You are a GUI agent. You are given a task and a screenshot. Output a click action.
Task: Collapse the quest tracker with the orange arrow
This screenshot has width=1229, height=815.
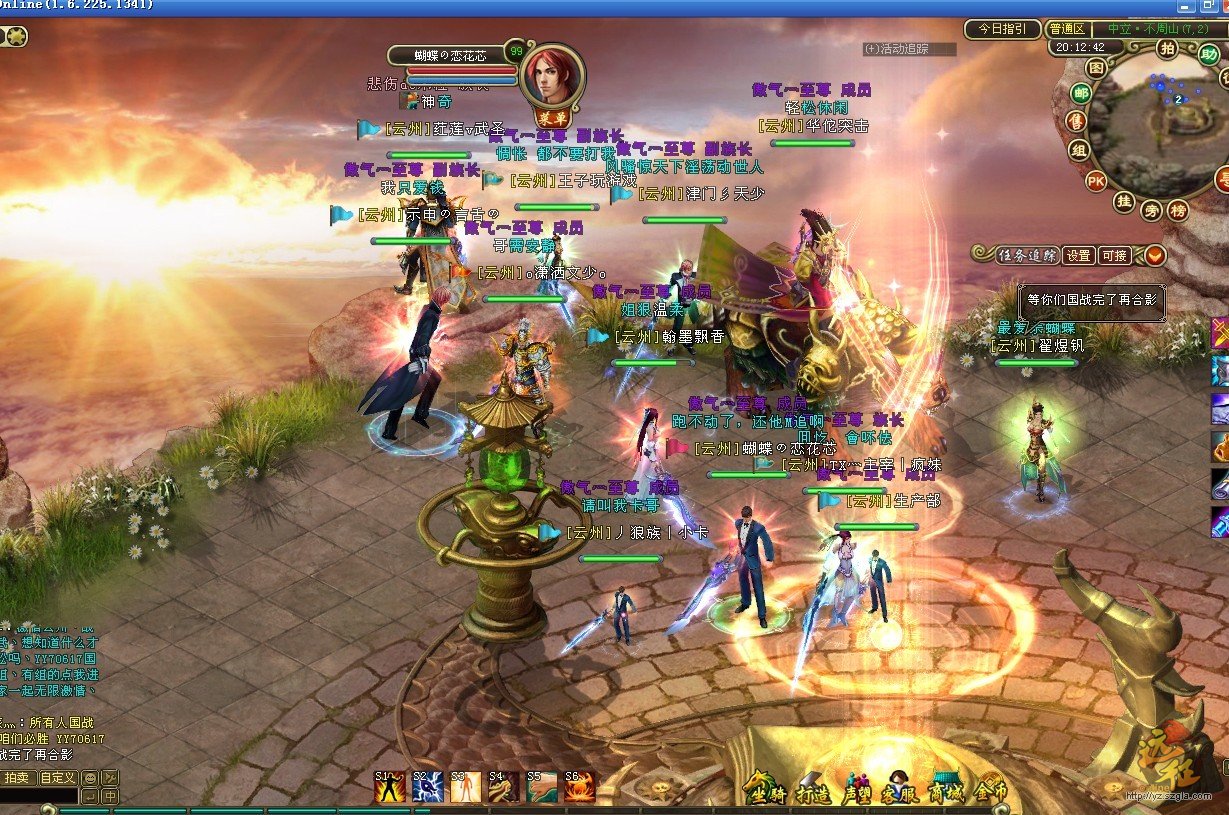(1154, 256)
